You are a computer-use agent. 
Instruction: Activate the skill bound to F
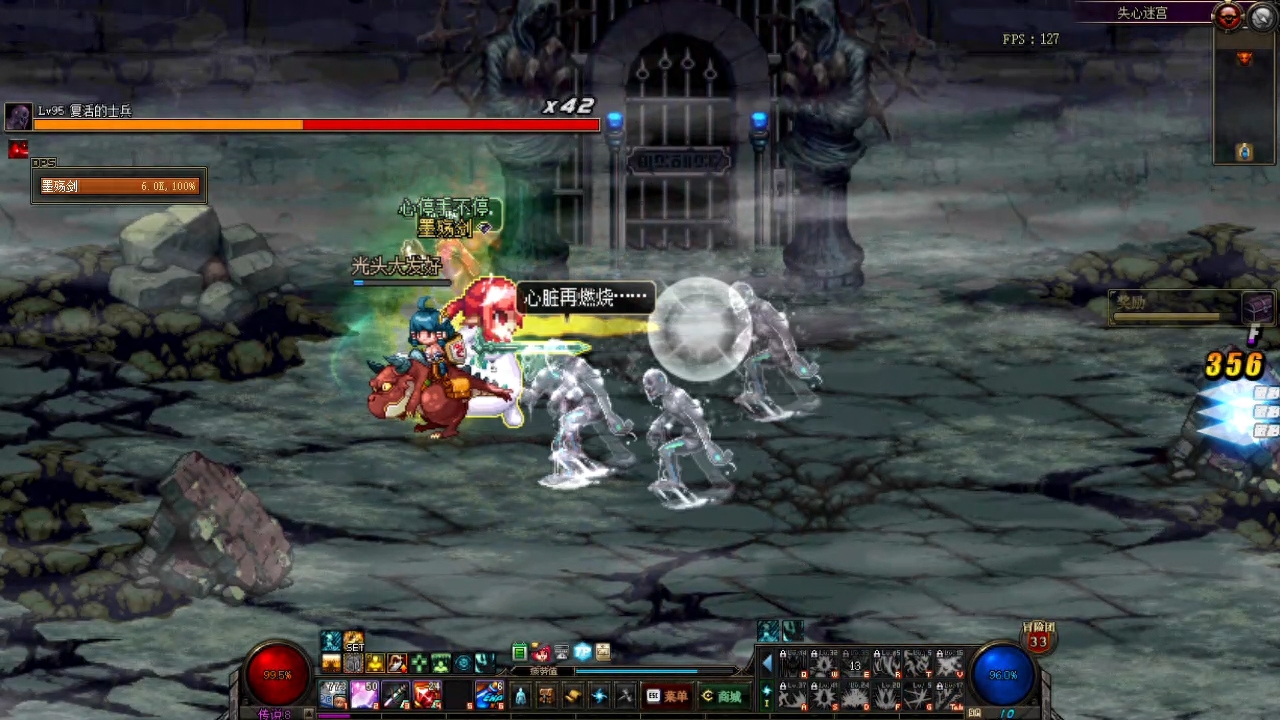point(886,695)
